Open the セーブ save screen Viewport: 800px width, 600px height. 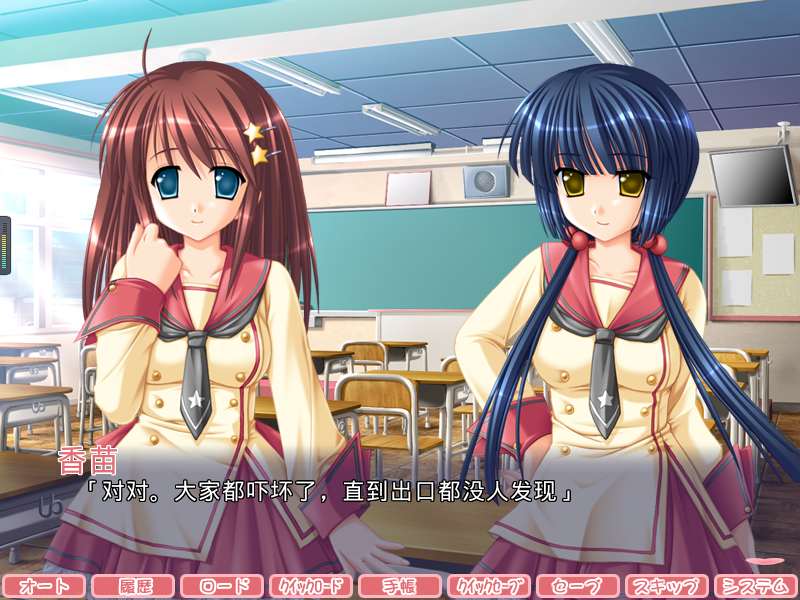(578, 586)
